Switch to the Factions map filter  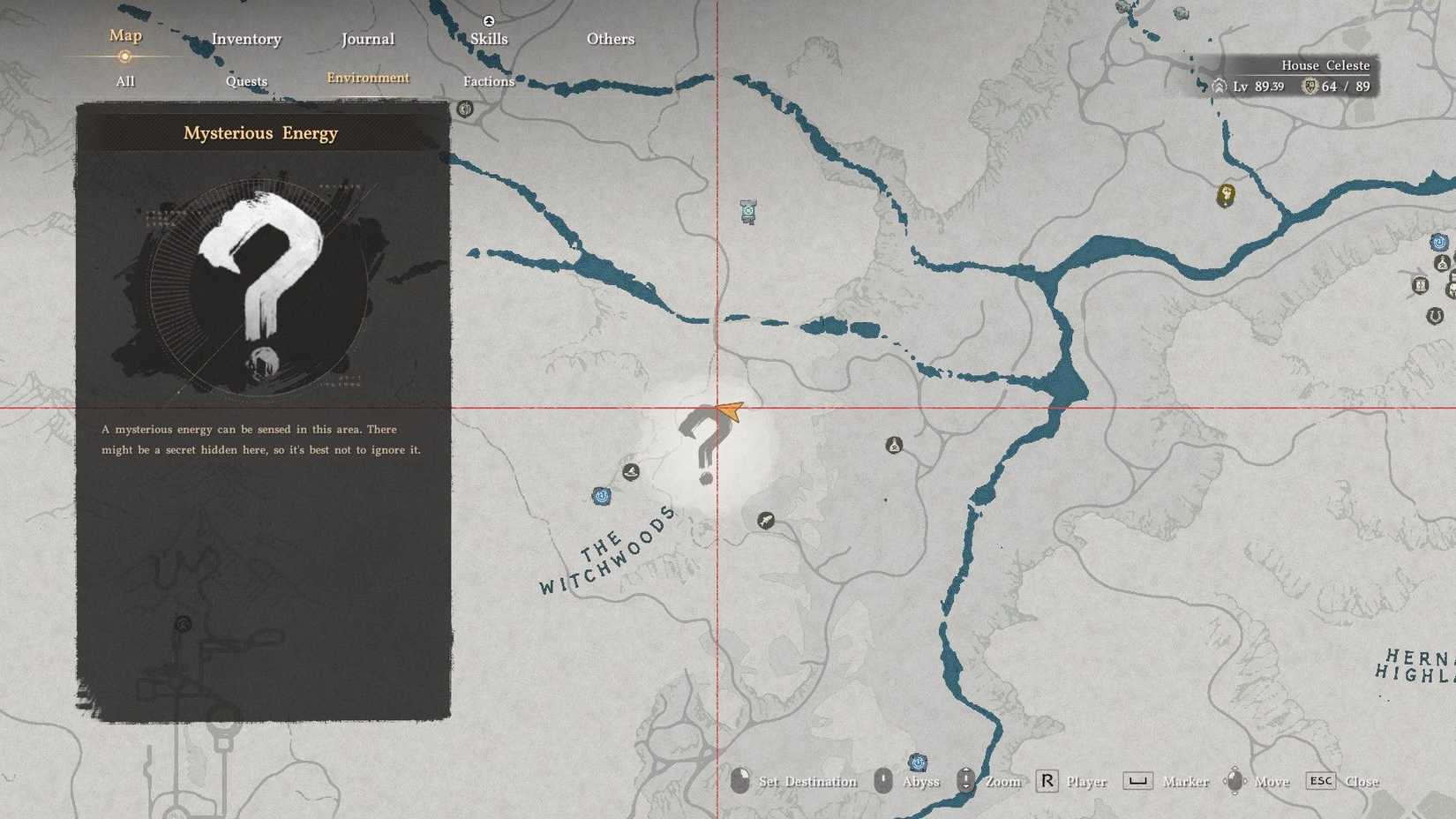488,81
